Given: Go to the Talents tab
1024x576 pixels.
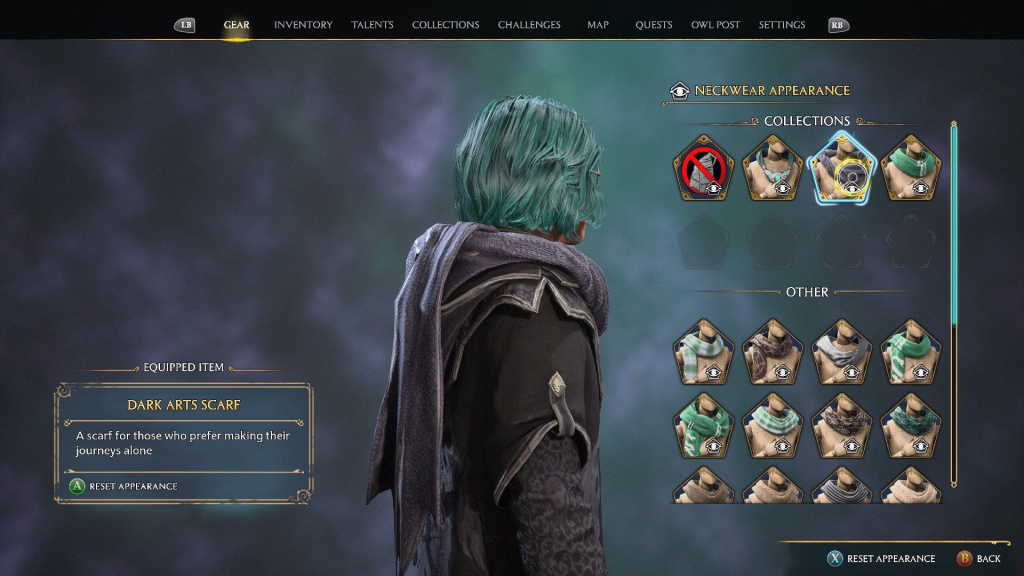Looking at the screenshot, I should click(x=372, y=25).
